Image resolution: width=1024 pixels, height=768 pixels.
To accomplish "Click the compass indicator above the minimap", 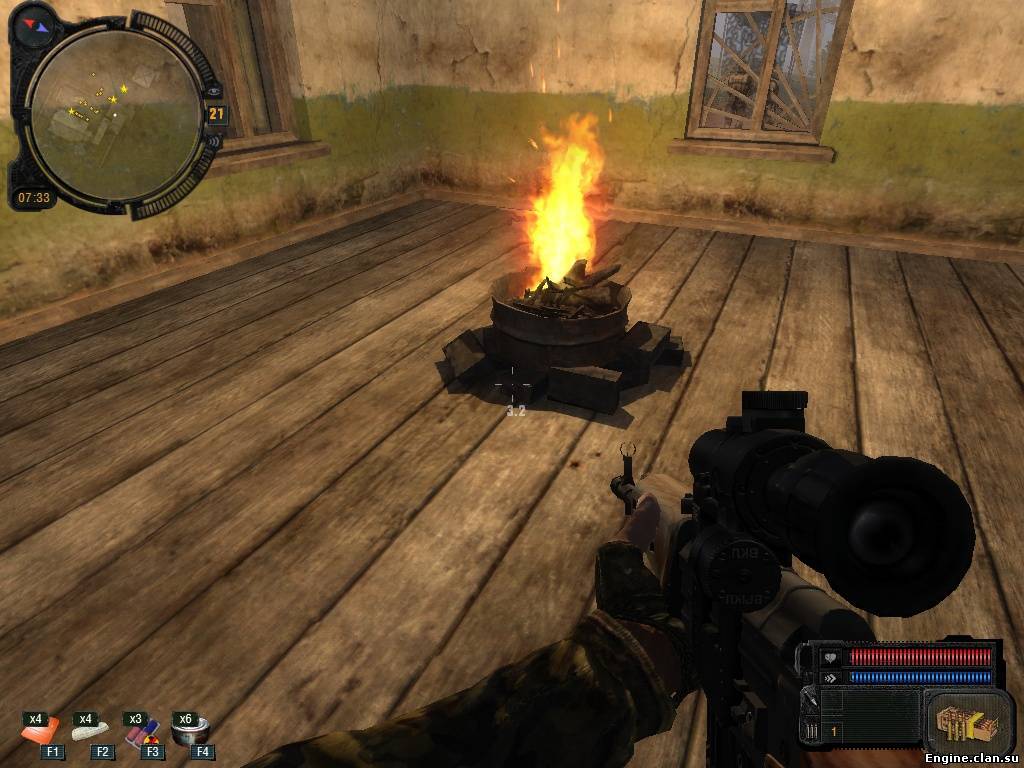I will pyautogui.click(x=38, y=22).
